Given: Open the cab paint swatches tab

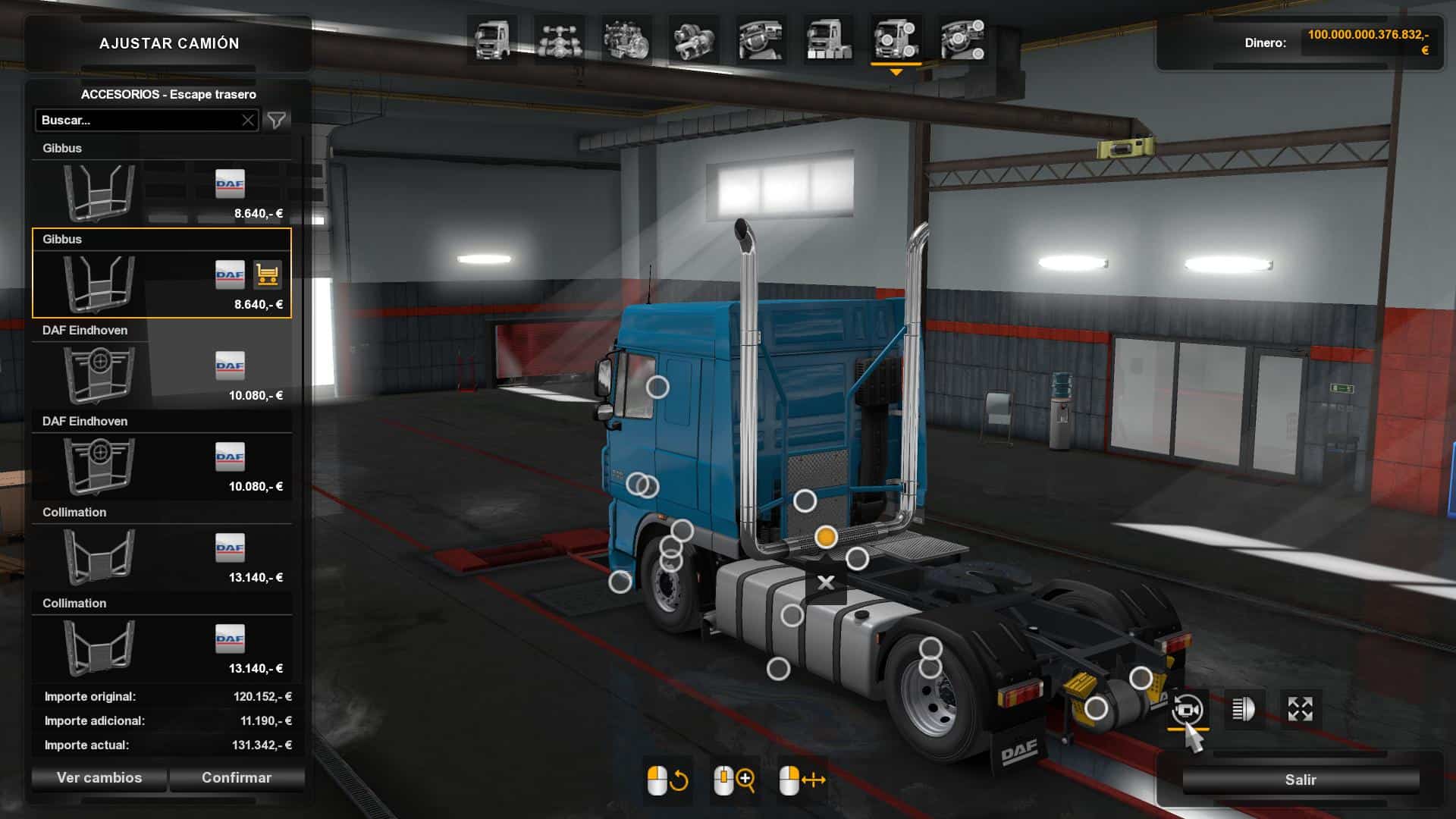Looking at the screenshot, I should tap(828, 39).
